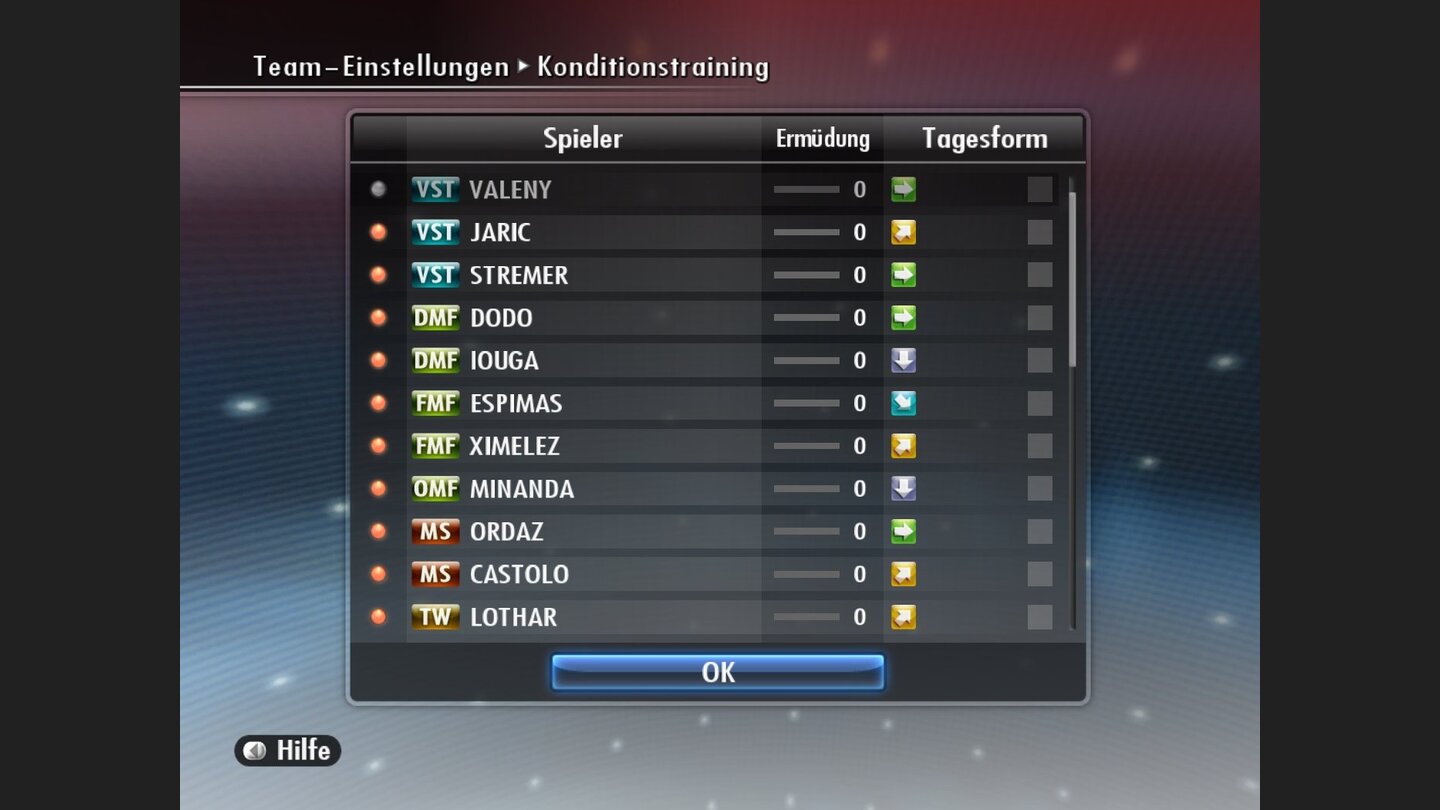Select XIMELEZ's orange Tagesform arrow

(901, 446)
